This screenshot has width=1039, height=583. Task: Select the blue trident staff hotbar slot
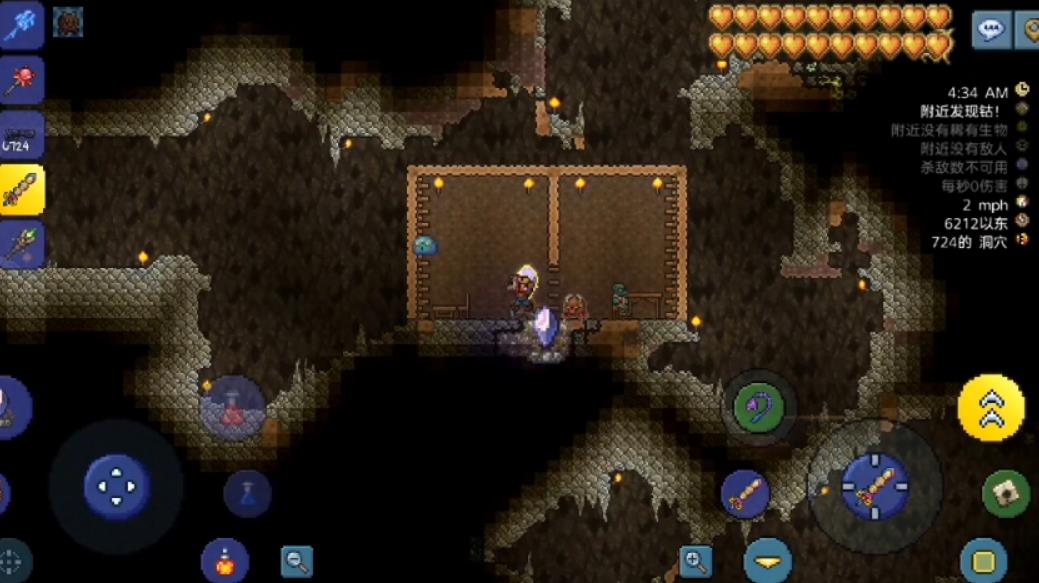tap(21, 25)
